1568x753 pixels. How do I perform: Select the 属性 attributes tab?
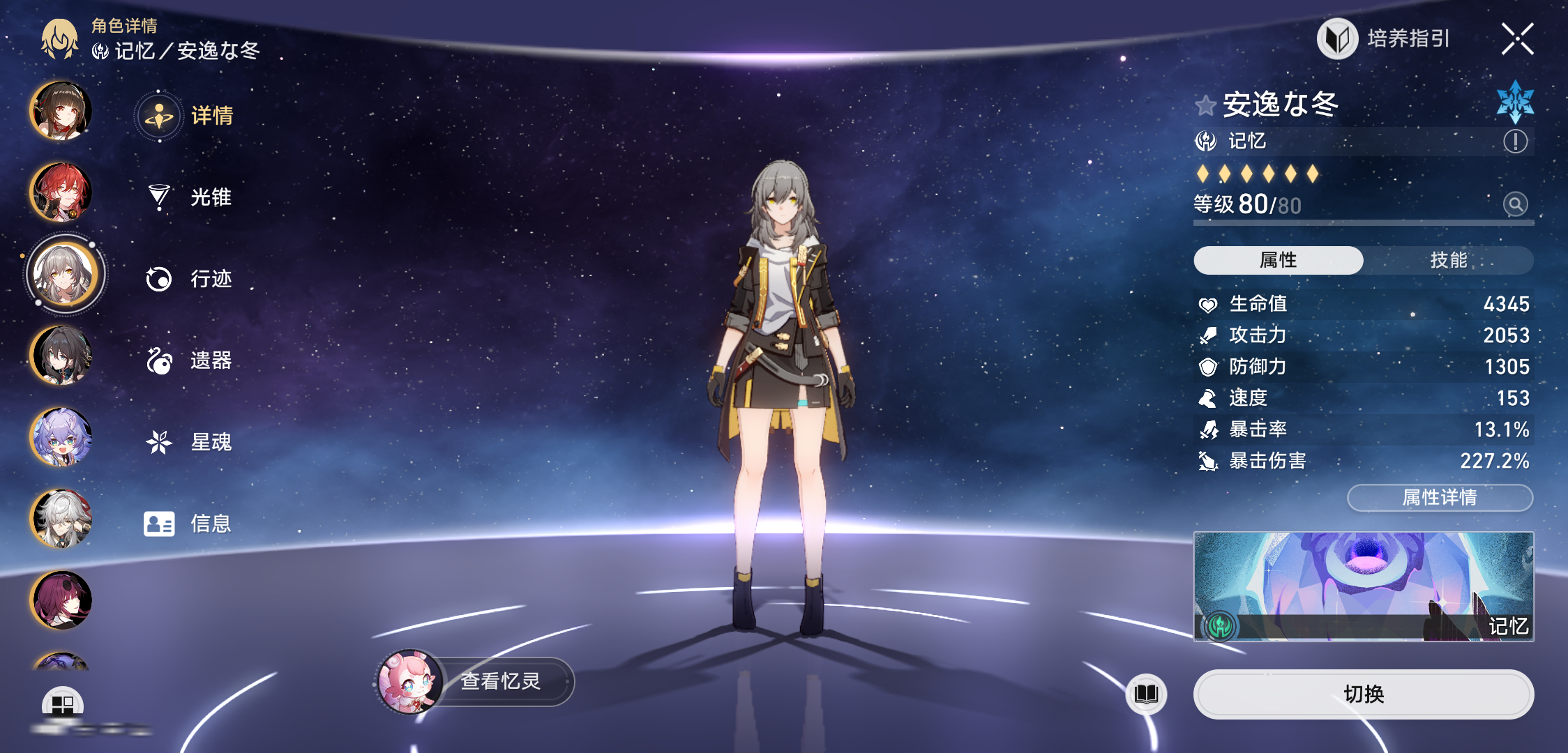(x=1278, y=260)
